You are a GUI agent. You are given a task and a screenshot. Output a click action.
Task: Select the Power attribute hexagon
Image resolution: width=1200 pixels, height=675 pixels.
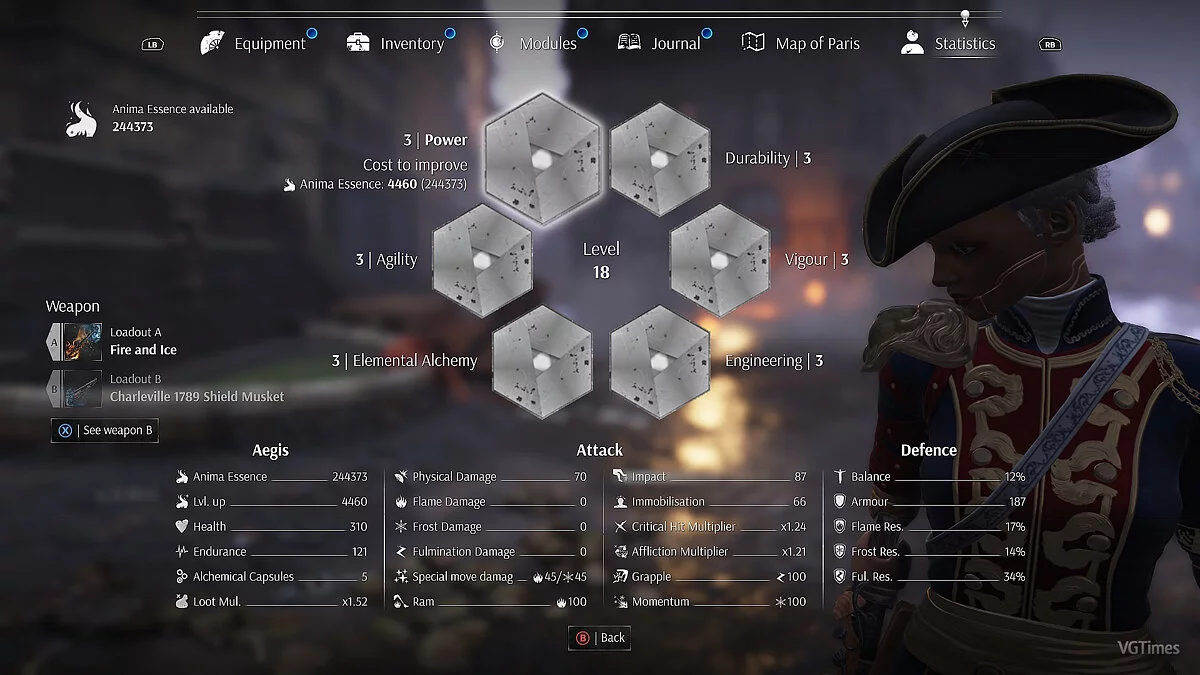point(542,158)
